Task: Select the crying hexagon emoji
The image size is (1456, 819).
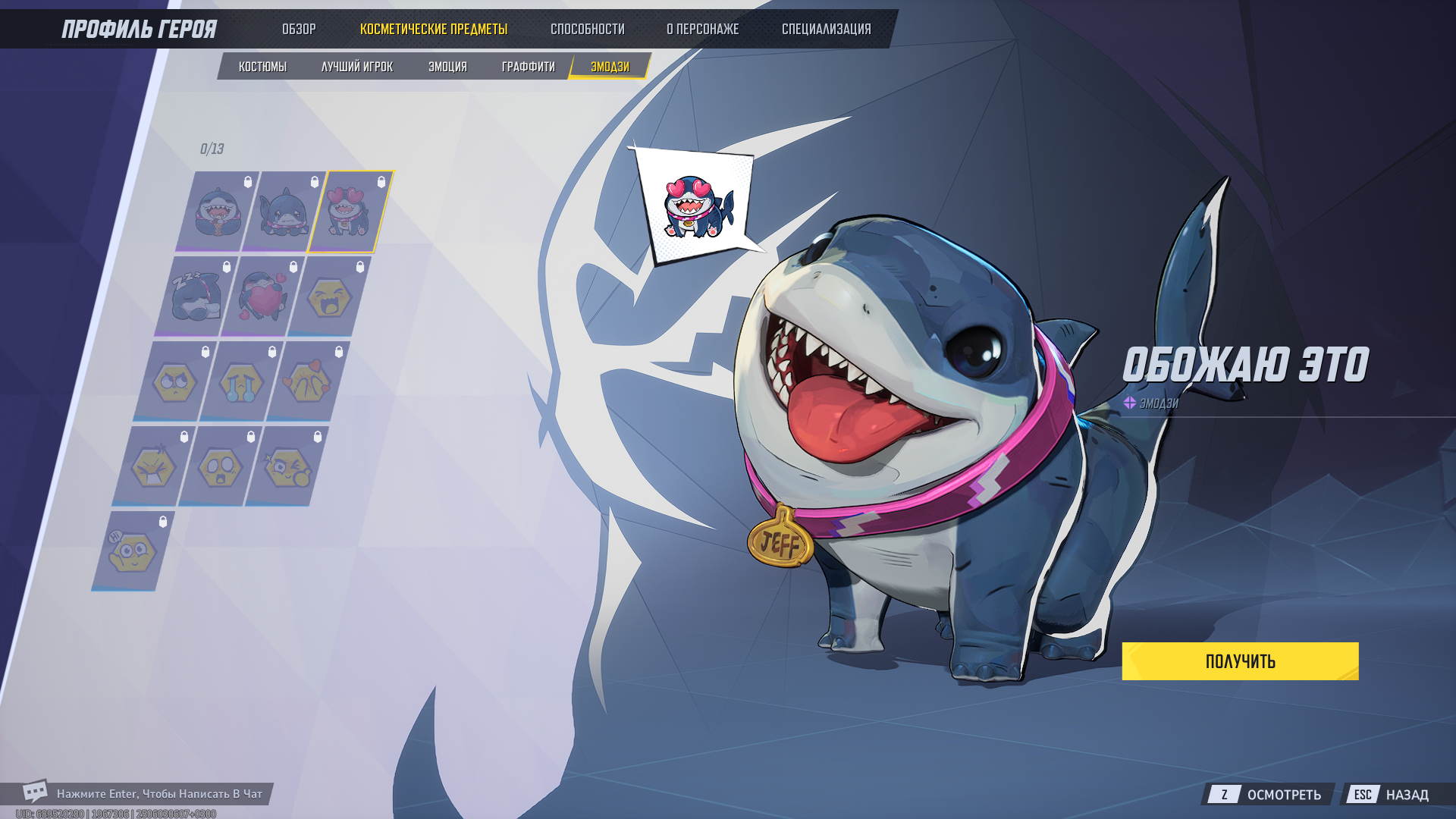Action: pos(241,382)
